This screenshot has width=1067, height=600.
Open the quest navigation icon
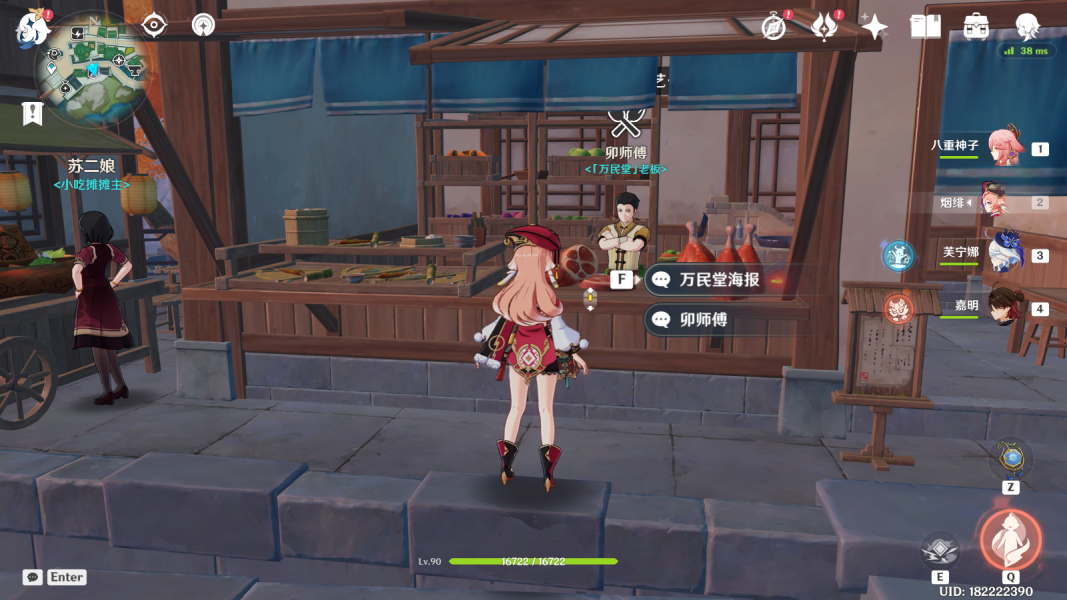pos(154,25)
